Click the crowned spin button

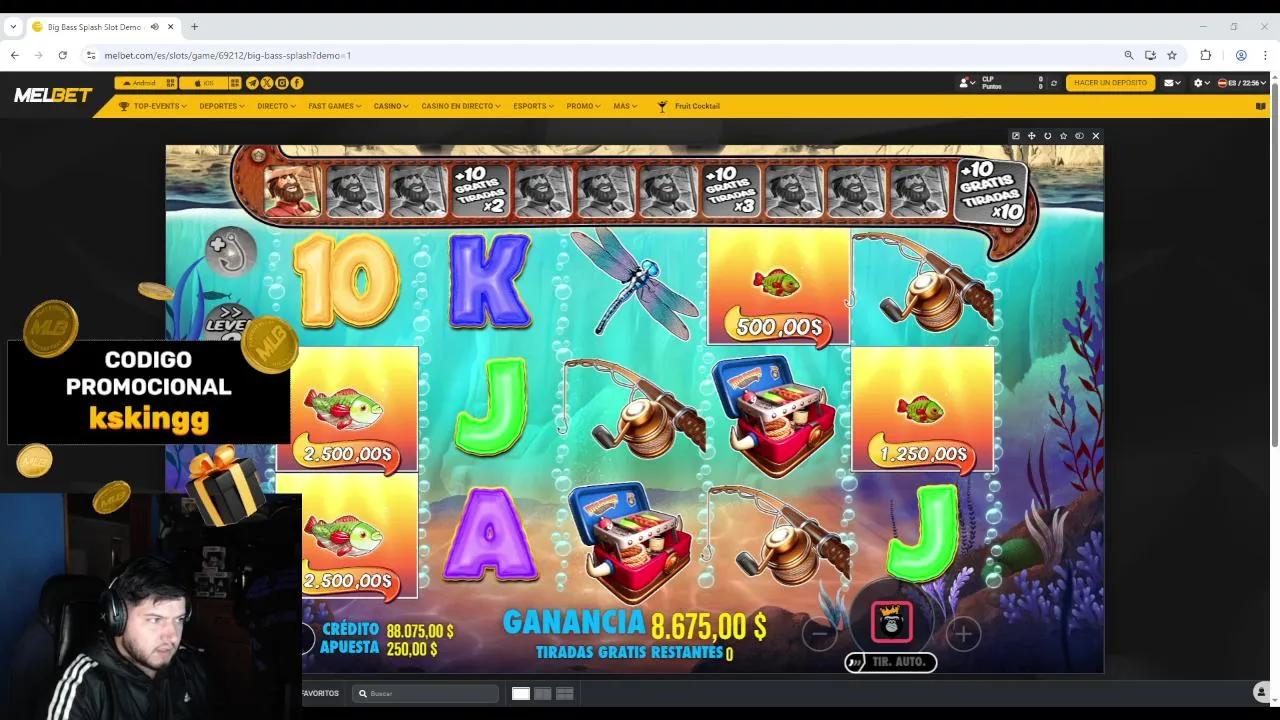(891, 622)
